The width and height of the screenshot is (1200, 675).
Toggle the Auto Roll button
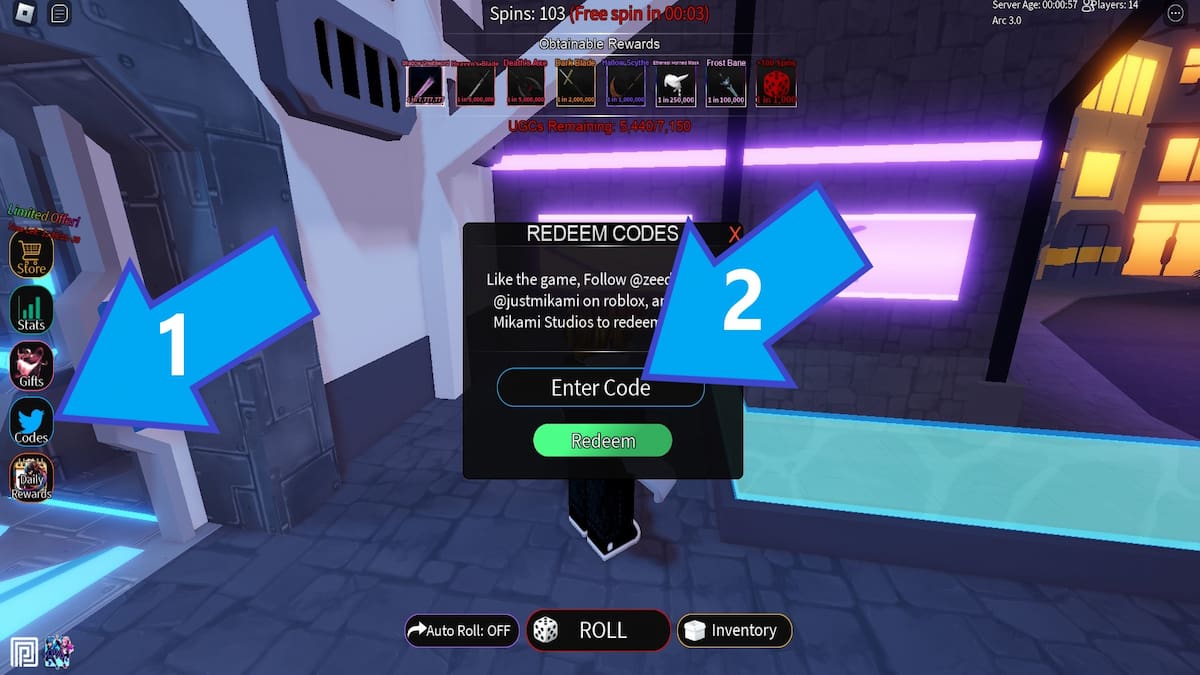pos(461,631)
